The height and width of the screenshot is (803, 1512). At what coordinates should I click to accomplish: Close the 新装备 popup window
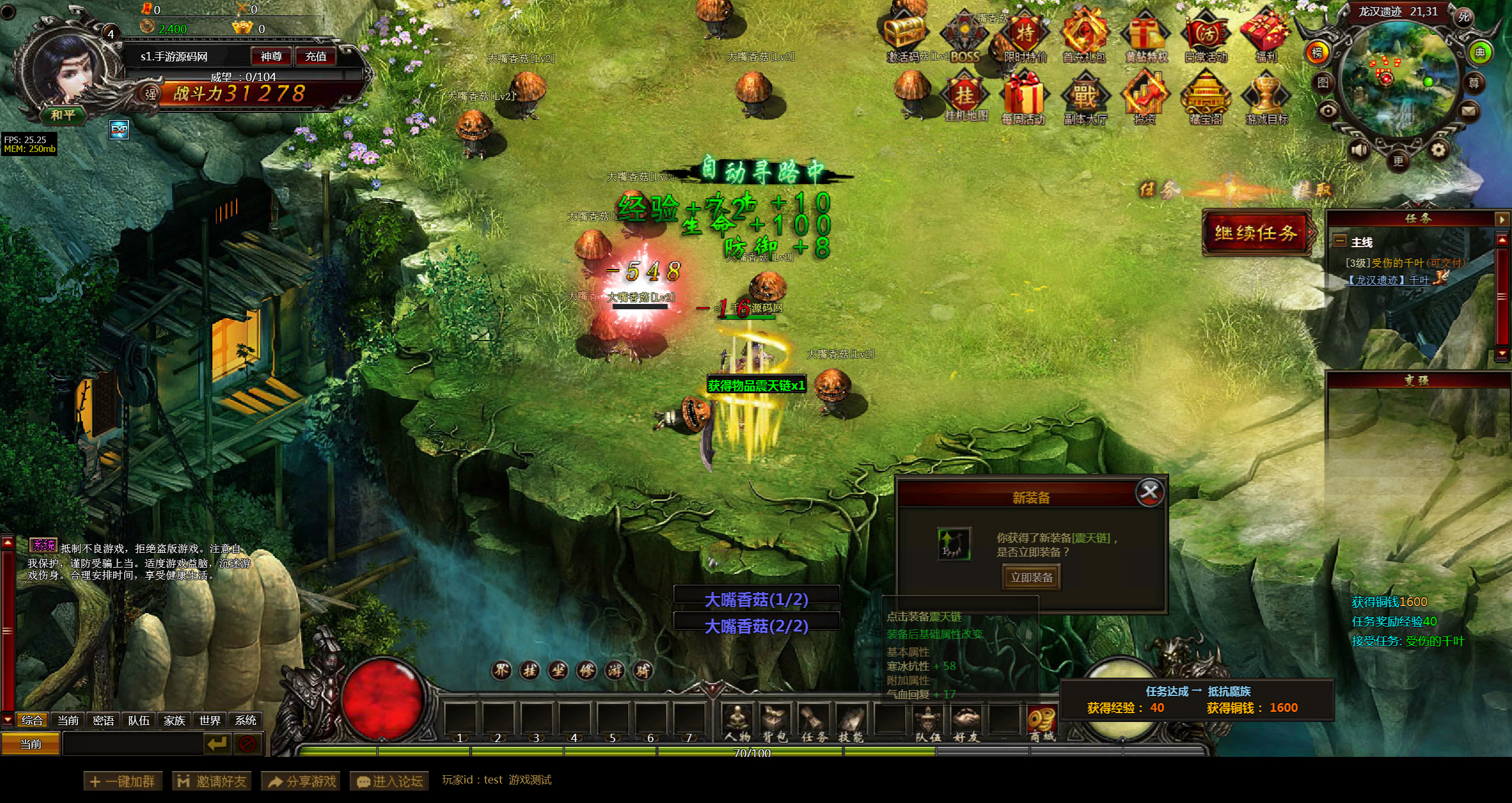pos(1149,492)
